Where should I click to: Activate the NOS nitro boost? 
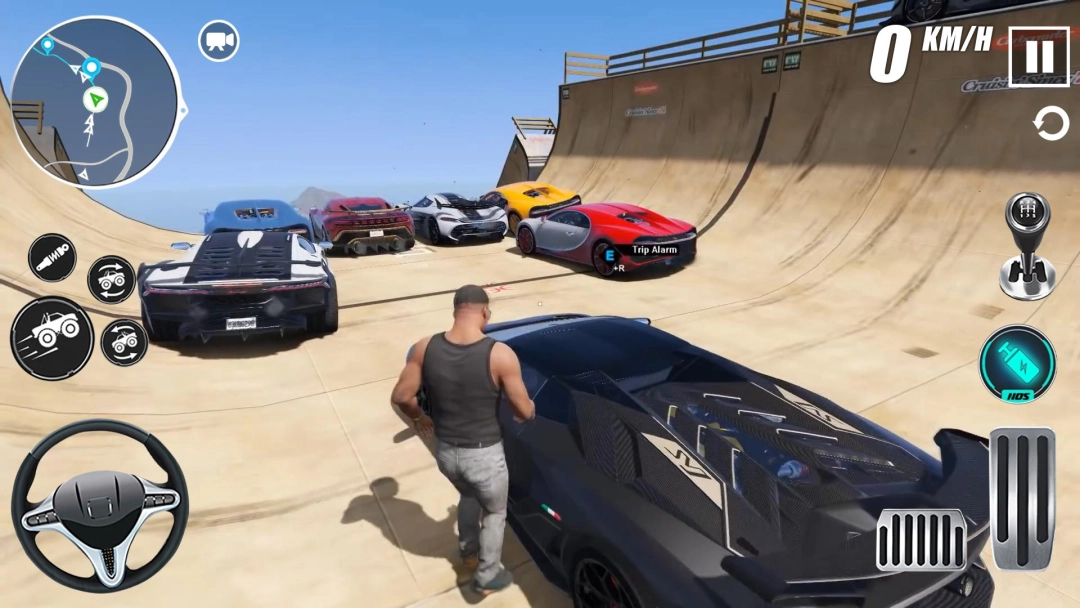click(1017, 364)
